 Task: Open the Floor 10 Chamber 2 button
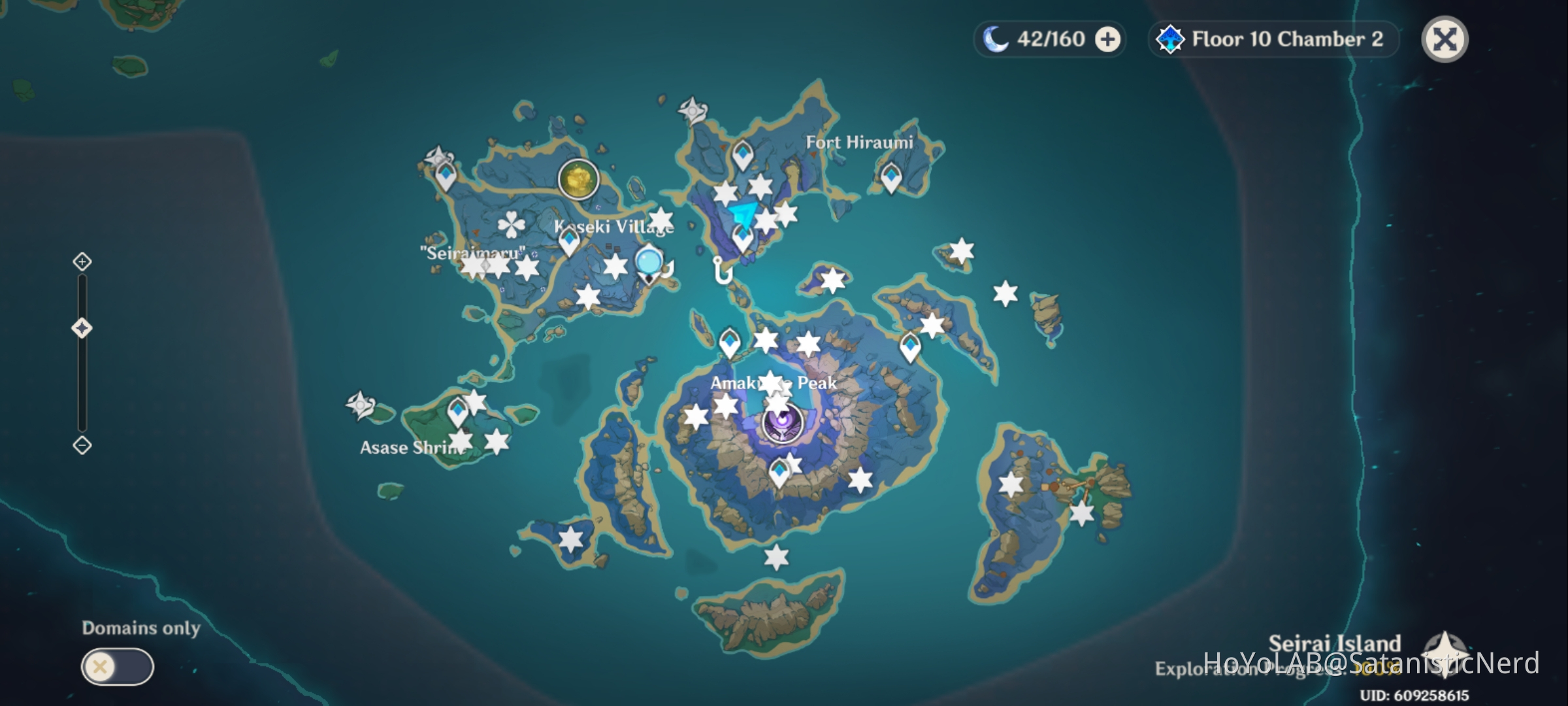pyautogui.click(x=1274, y=39)
